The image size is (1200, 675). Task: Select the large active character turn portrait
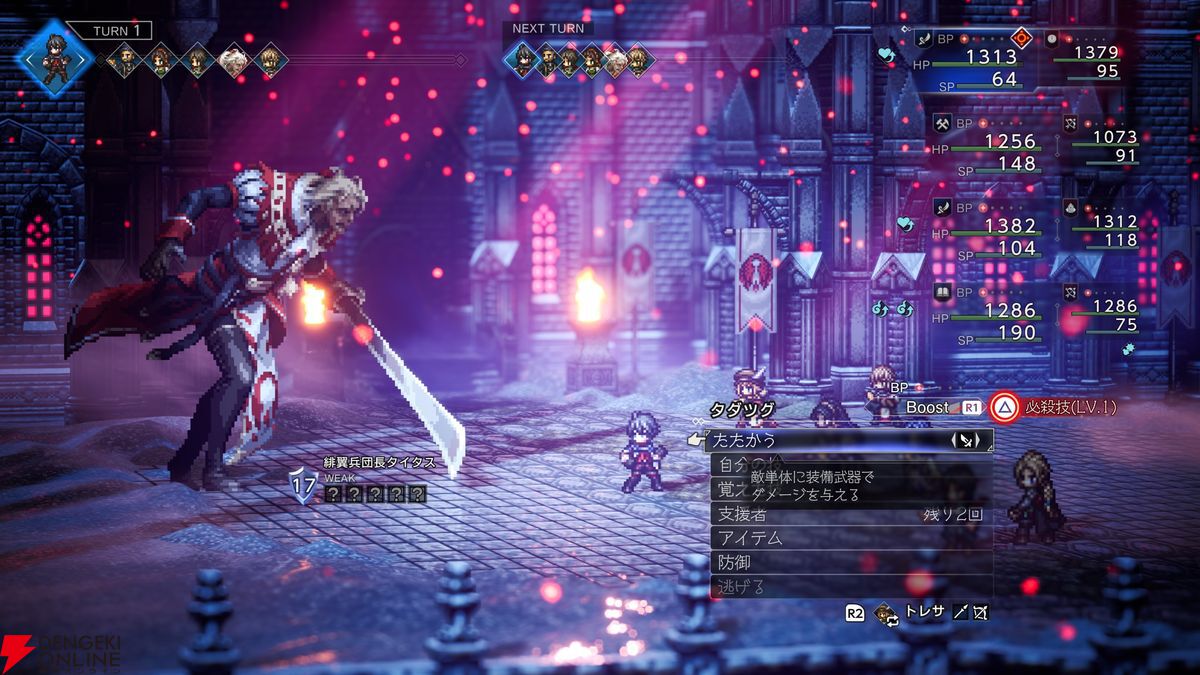[x=56, y=56]
